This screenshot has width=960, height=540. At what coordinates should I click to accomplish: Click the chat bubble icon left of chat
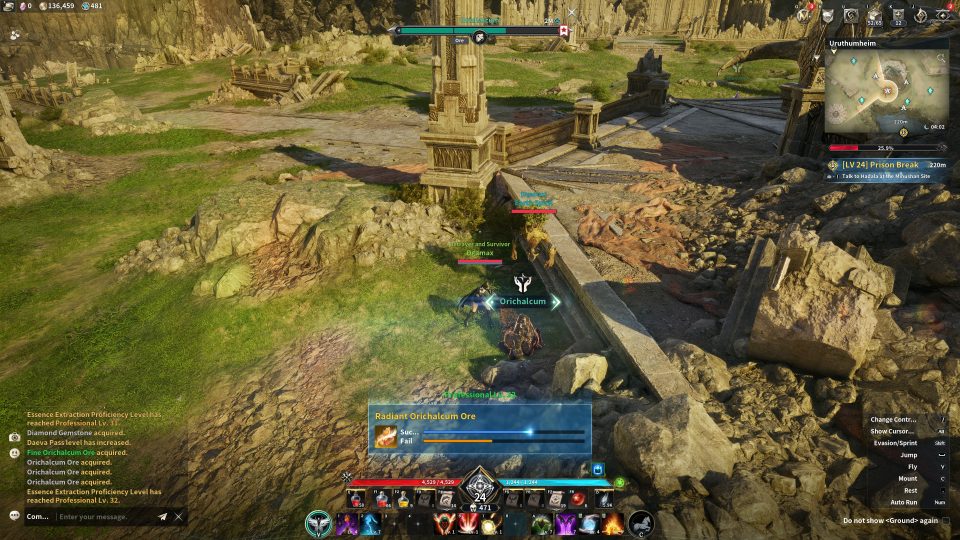pyautogui.click(x=14, y=516)
